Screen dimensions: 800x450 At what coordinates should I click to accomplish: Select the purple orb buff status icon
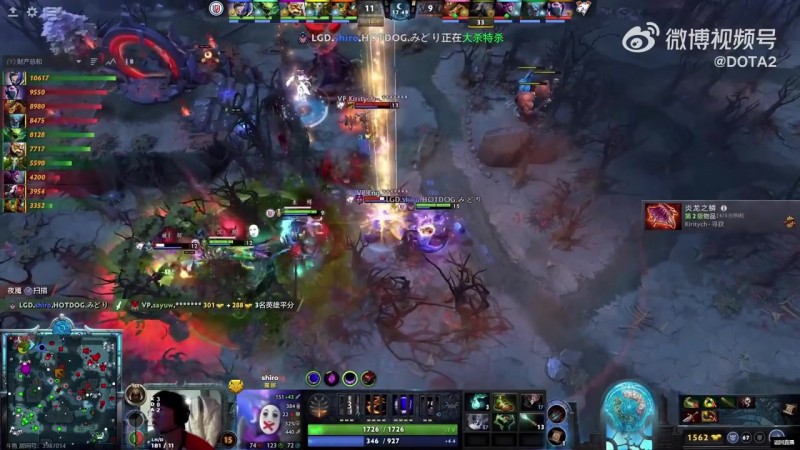click(331, 378)
